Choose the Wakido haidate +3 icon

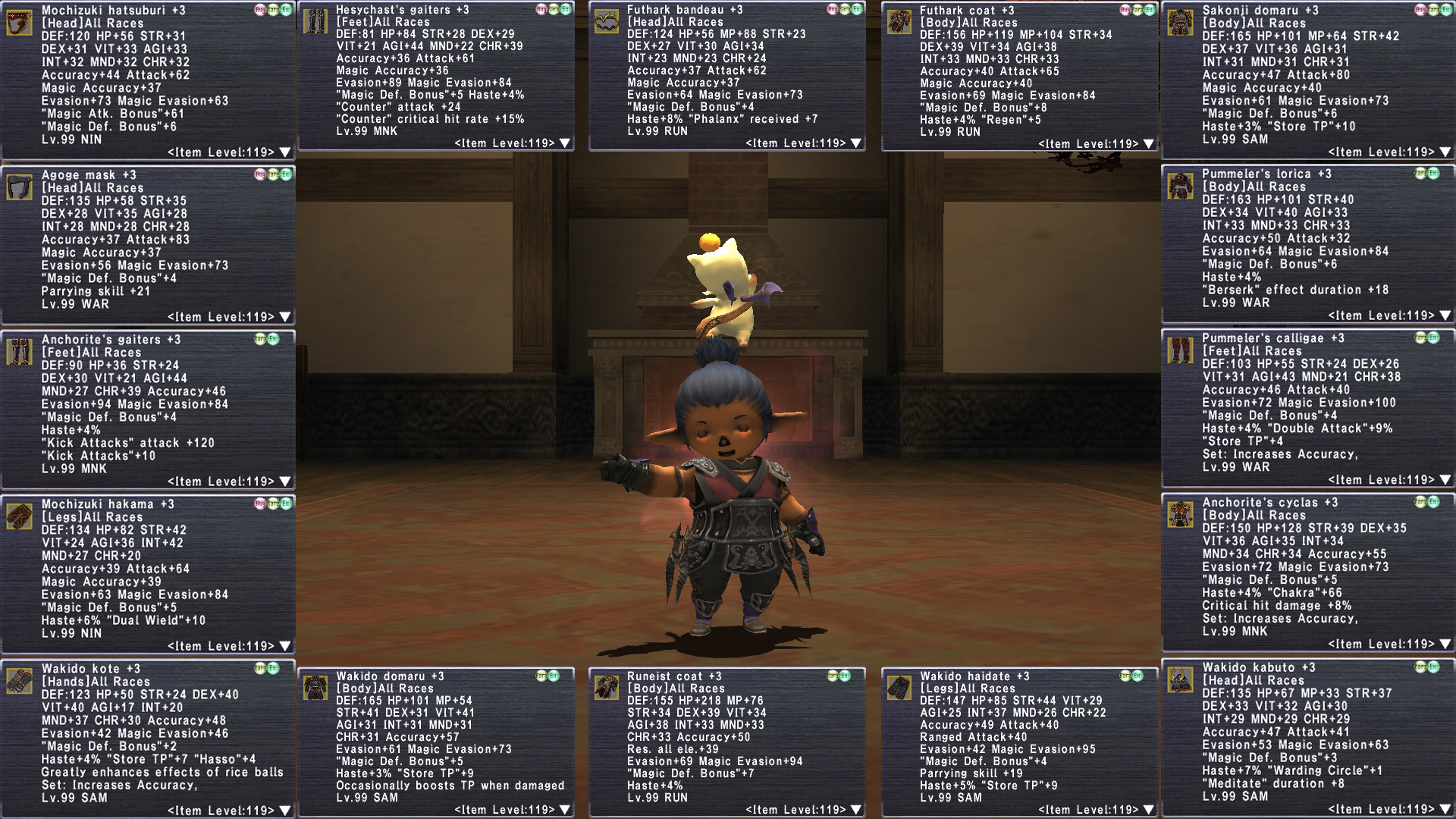[x=899, y=688]
